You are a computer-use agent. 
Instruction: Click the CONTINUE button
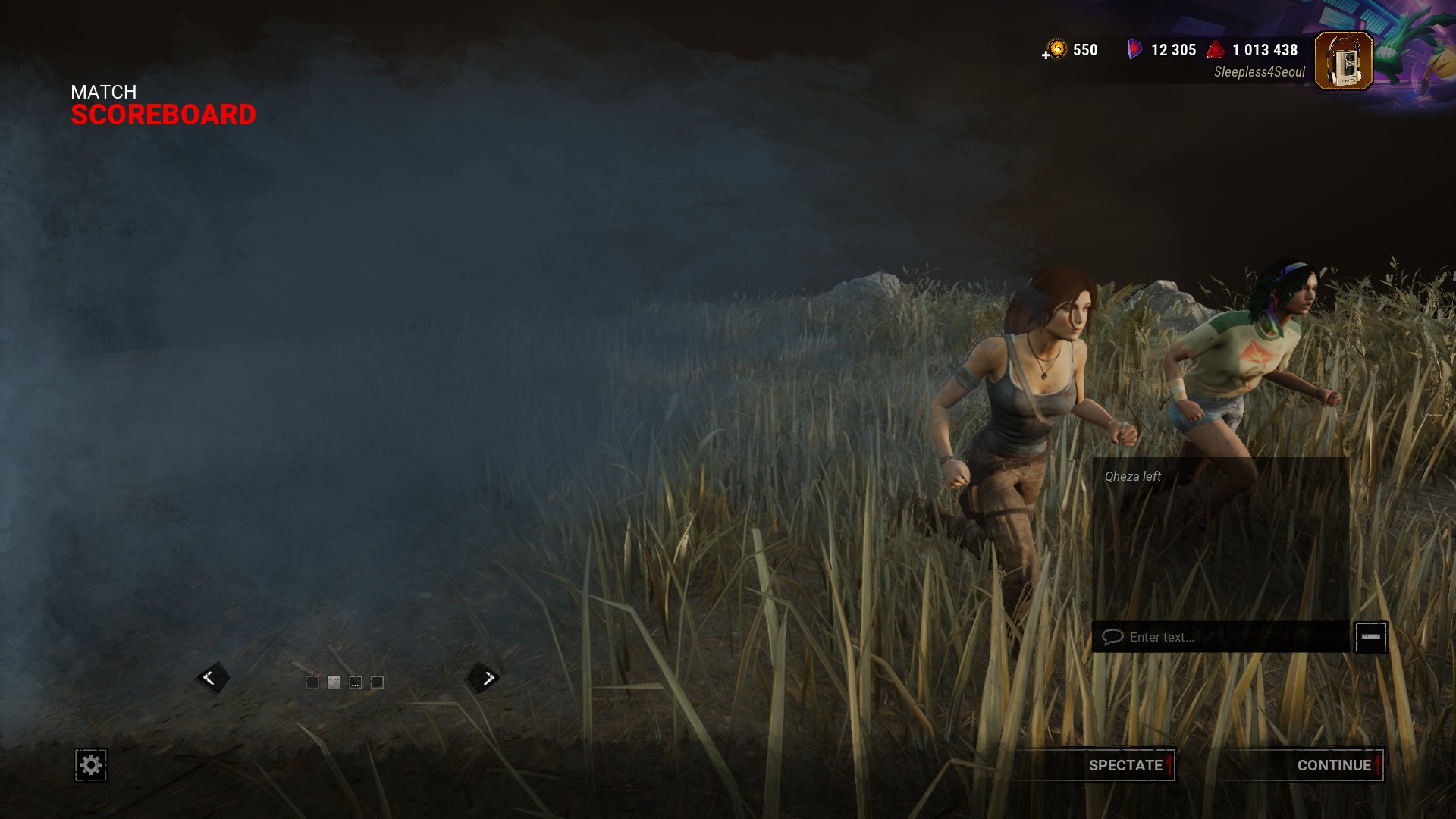pyautogui.click(x=1333, y=765)
